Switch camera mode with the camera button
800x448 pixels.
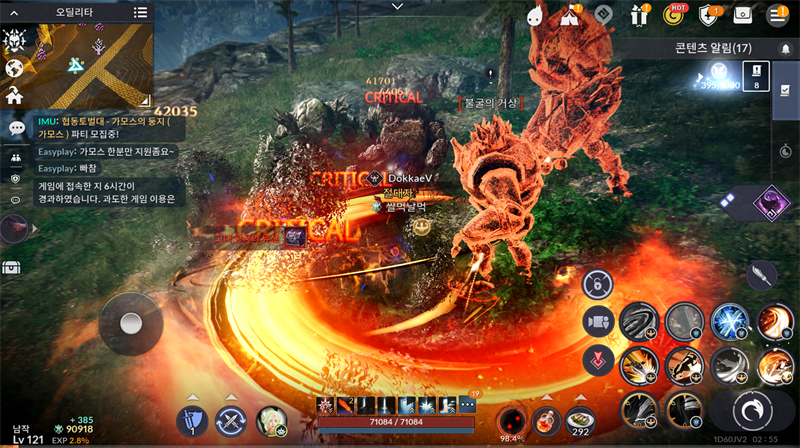point(598,322)
